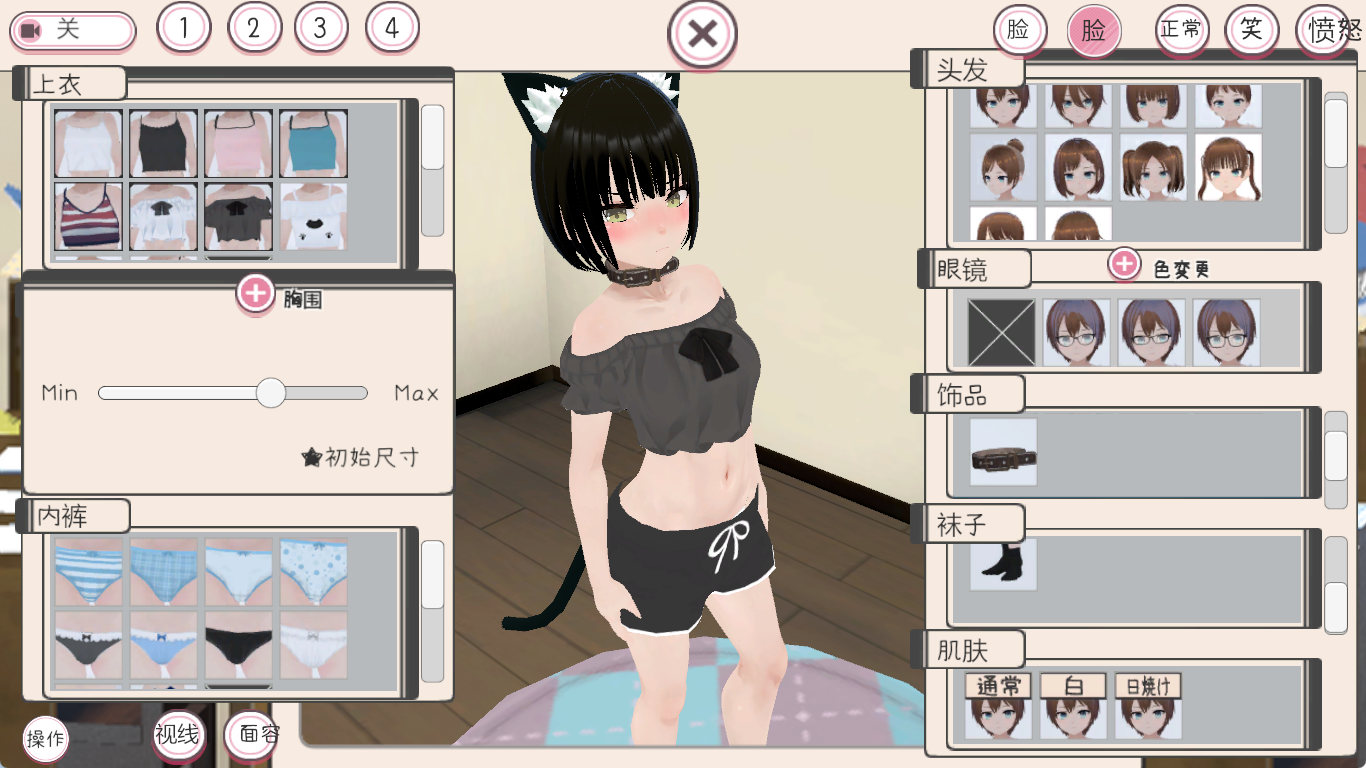Click the pink plus icon above 胸围
The image size is (1366, 768).
click(257, 295)
